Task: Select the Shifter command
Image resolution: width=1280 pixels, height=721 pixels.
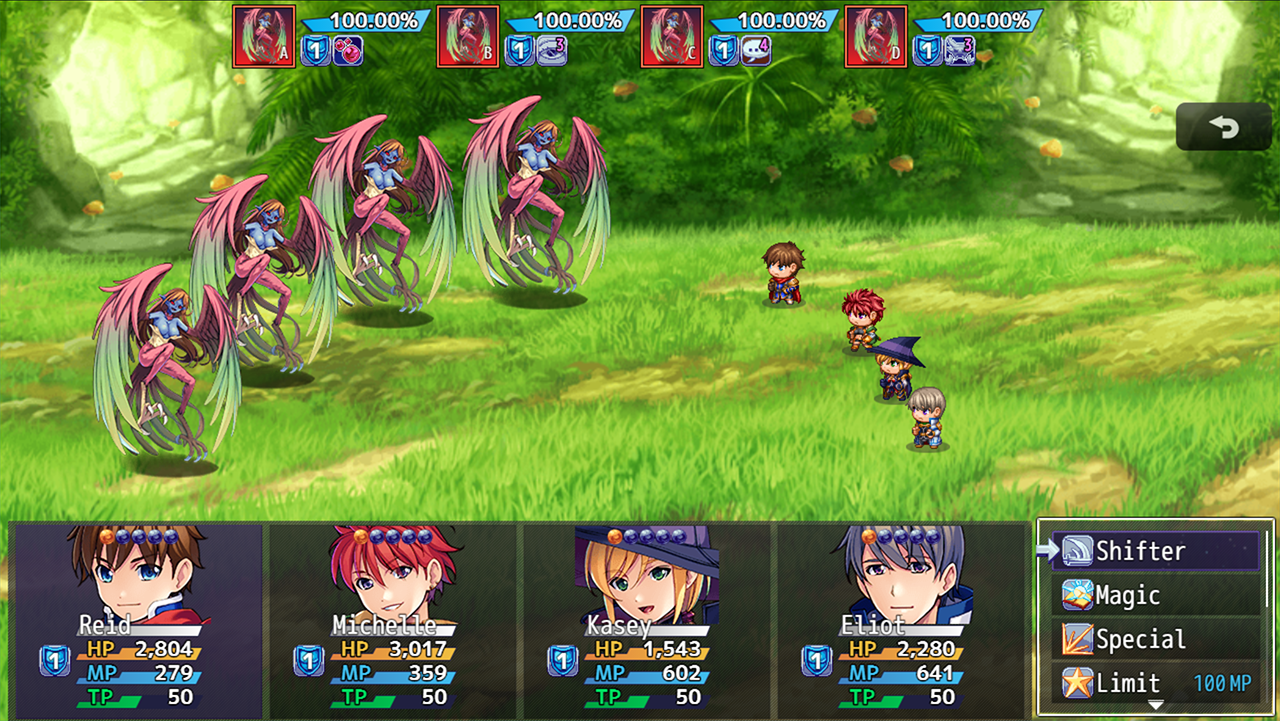Action: coord(1155,551)
